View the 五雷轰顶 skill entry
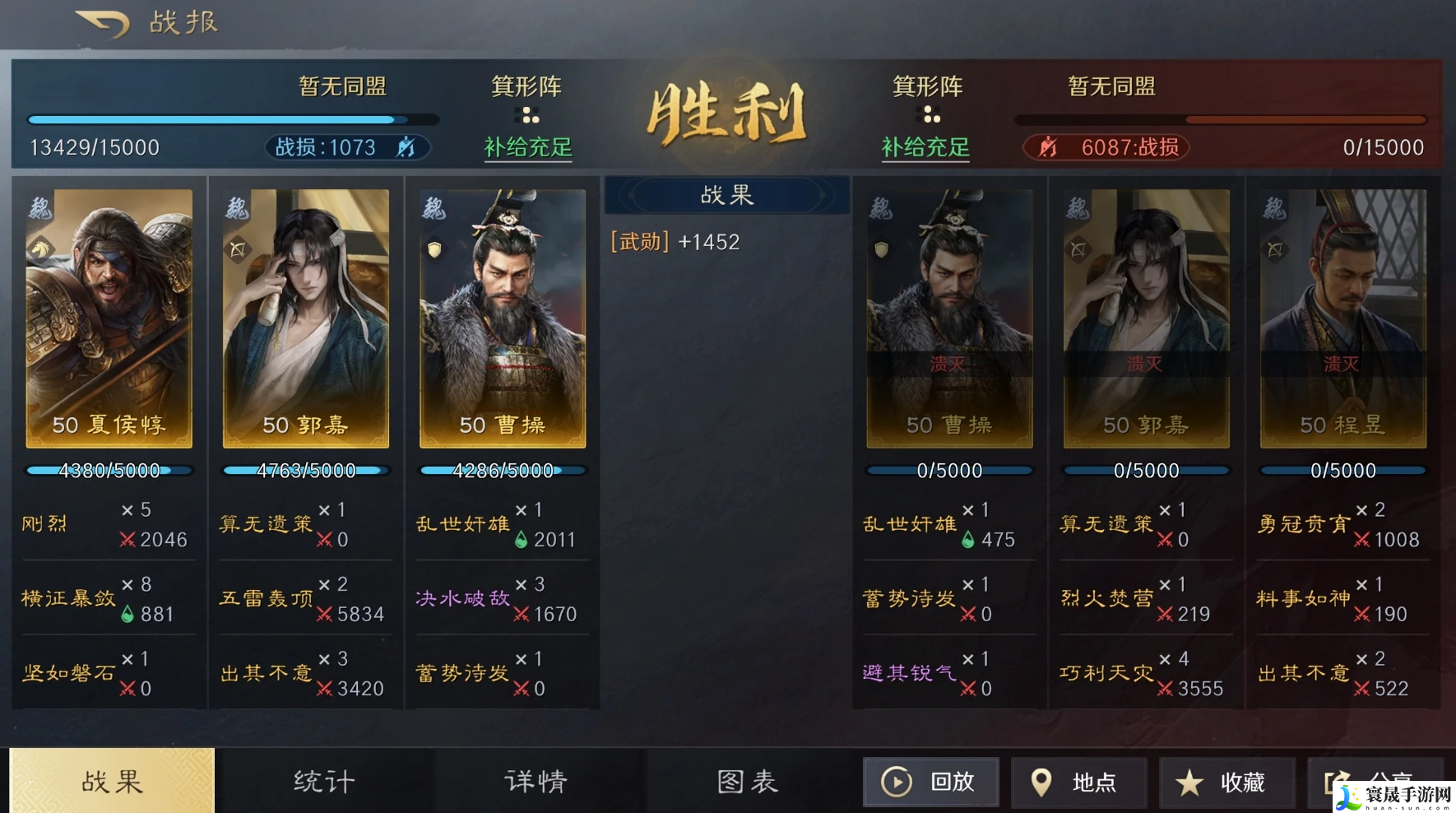The image size is (1456, 813). click(x=267, y=598)
